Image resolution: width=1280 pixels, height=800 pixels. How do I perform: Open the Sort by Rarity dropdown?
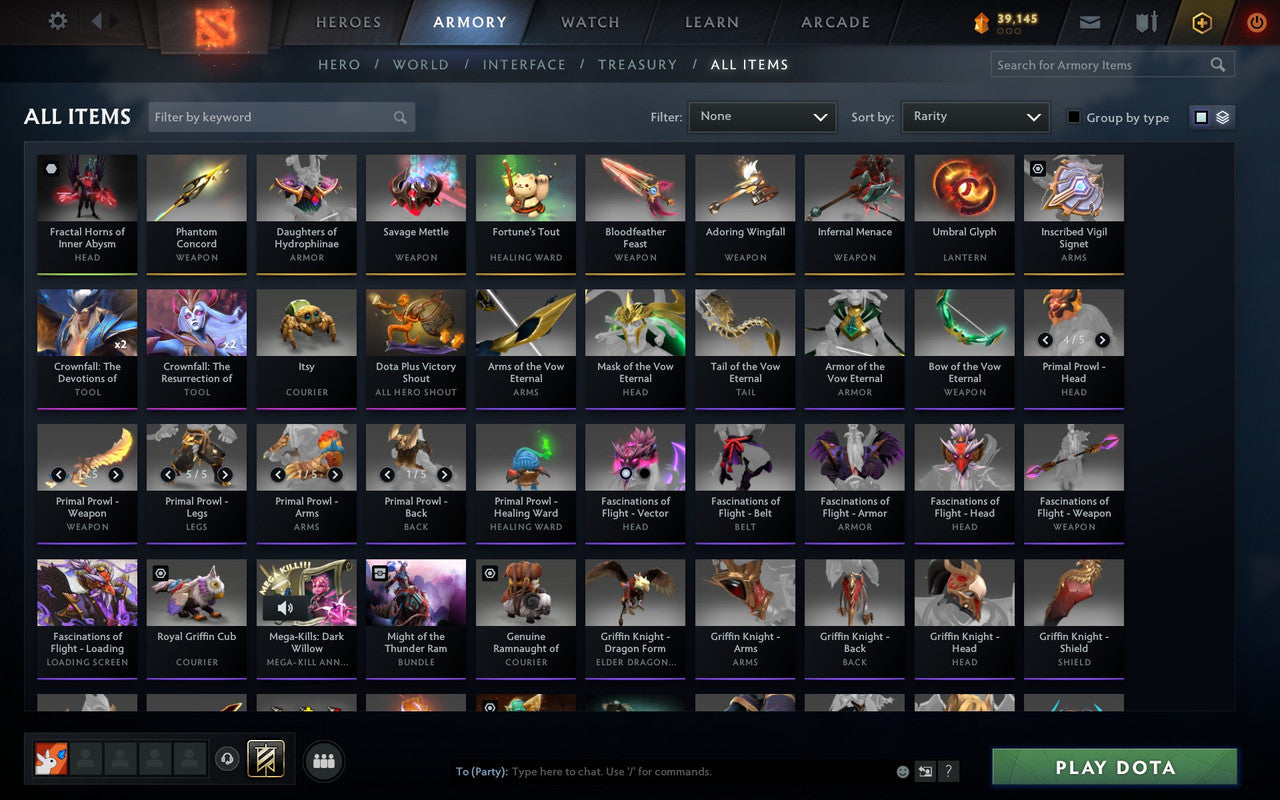[x=975, y=116]
